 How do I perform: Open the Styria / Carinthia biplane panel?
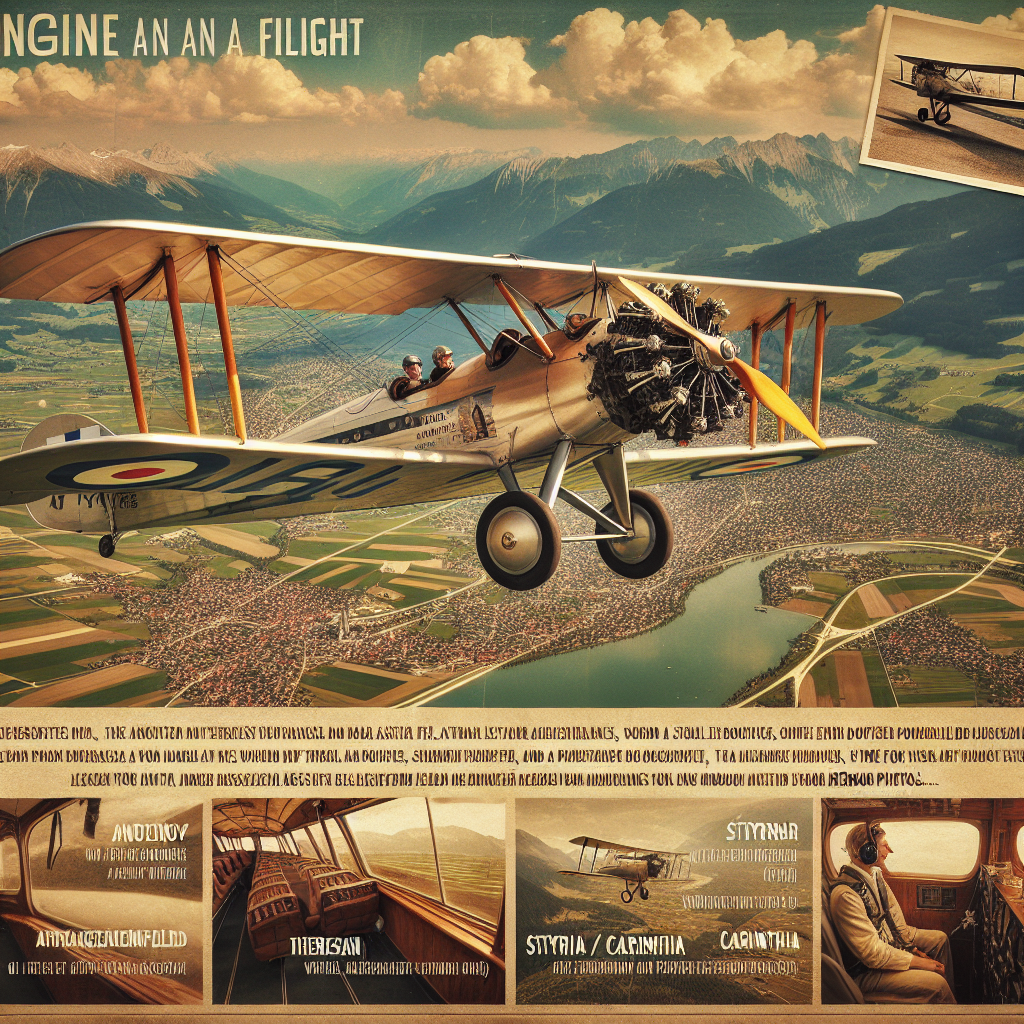pos(663,899)
